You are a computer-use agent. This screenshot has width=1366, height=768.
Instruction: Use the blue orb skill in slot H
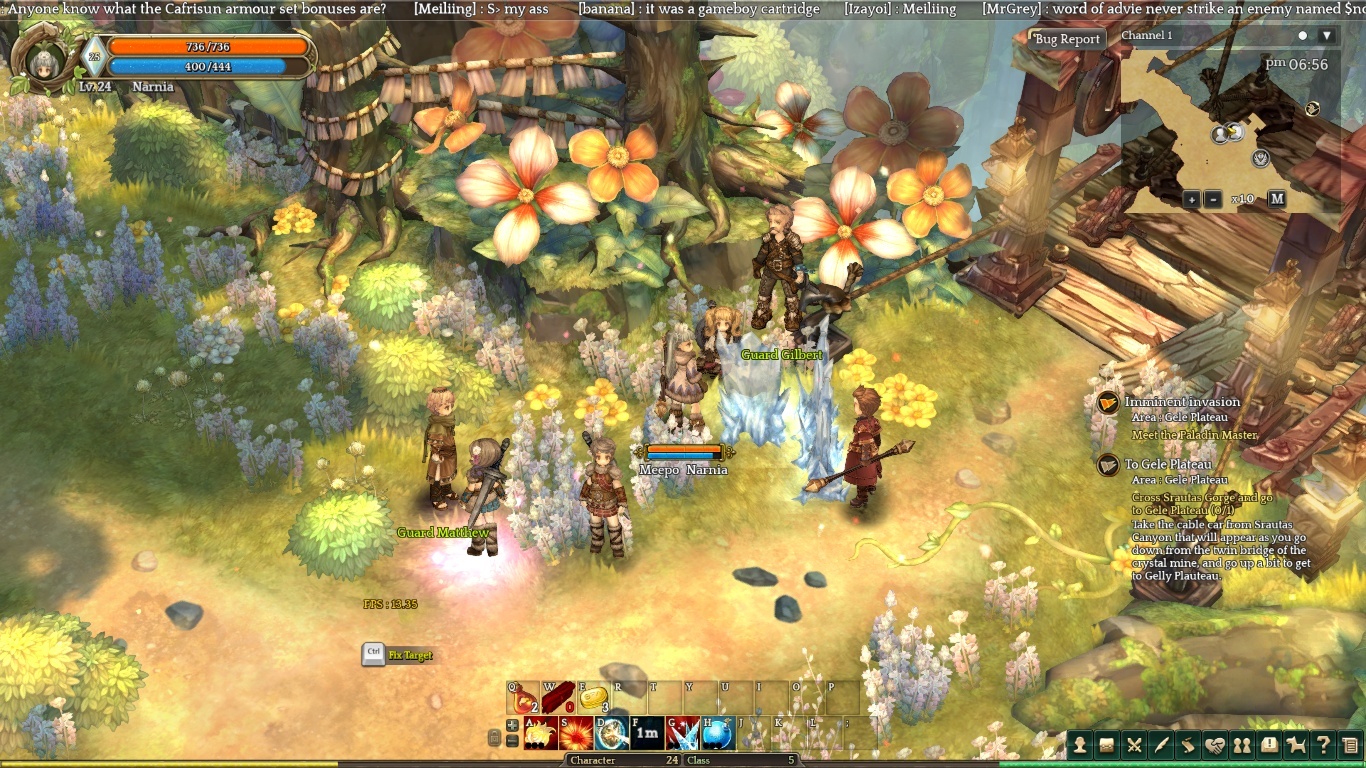coord(716,734)
